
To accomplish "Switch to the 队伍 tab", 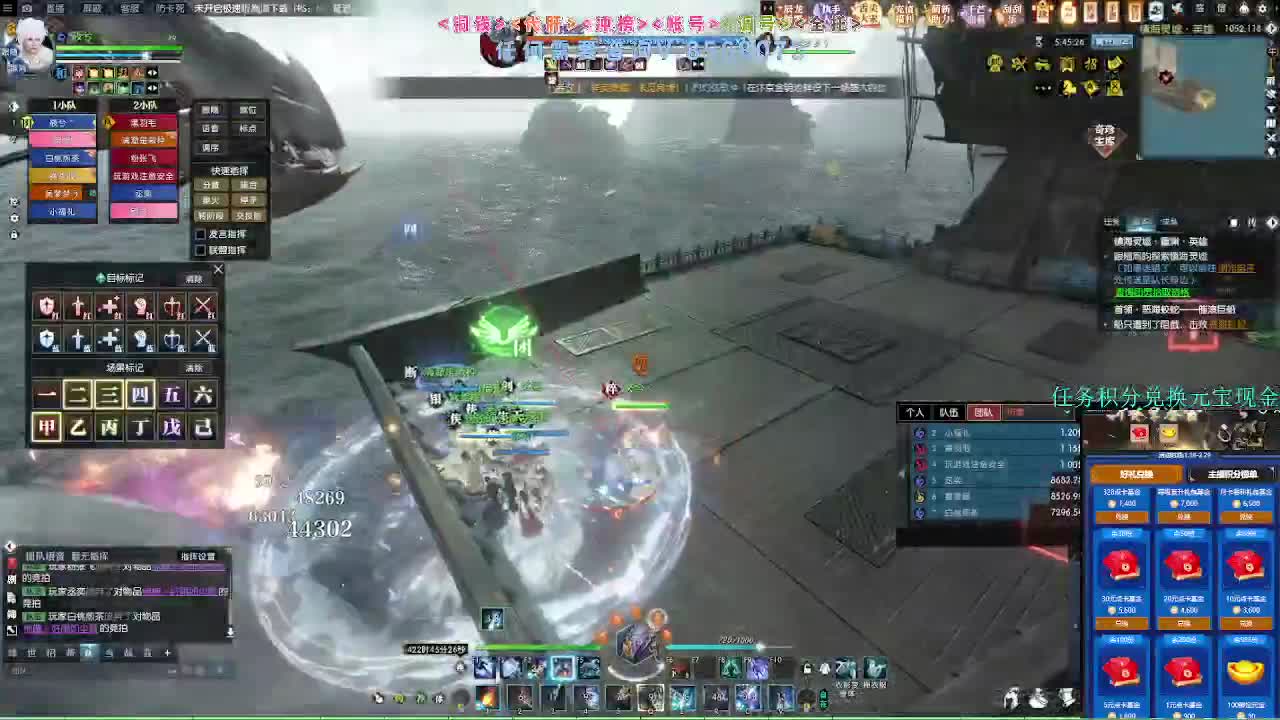I will click(949, 414).
